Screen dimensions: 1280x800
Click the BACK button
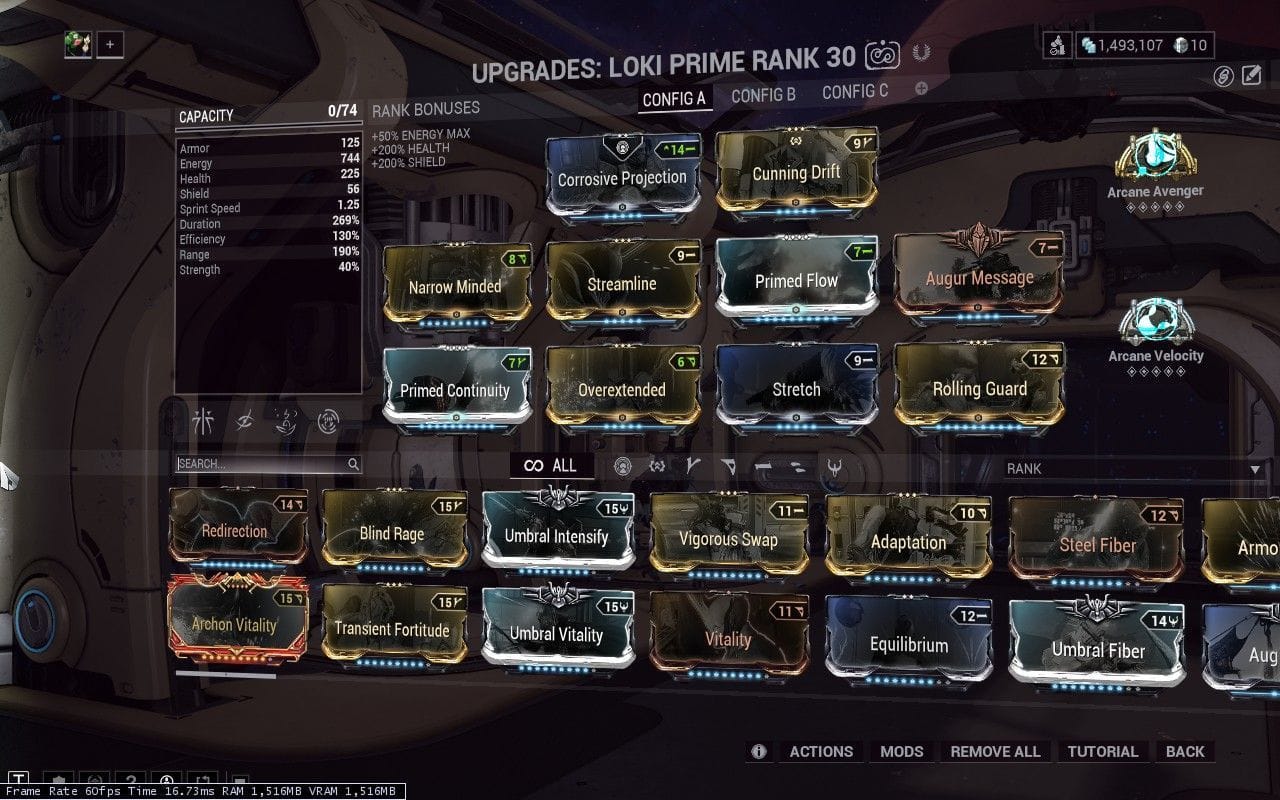[1186, 751]
